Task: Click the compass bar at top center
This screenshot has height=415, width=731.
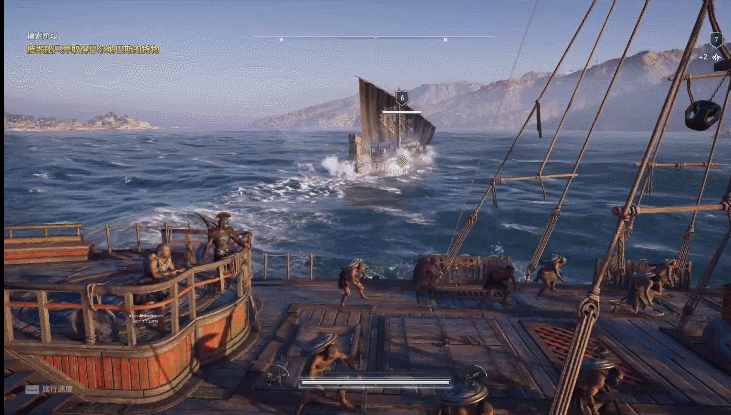Action: (374, 38)
